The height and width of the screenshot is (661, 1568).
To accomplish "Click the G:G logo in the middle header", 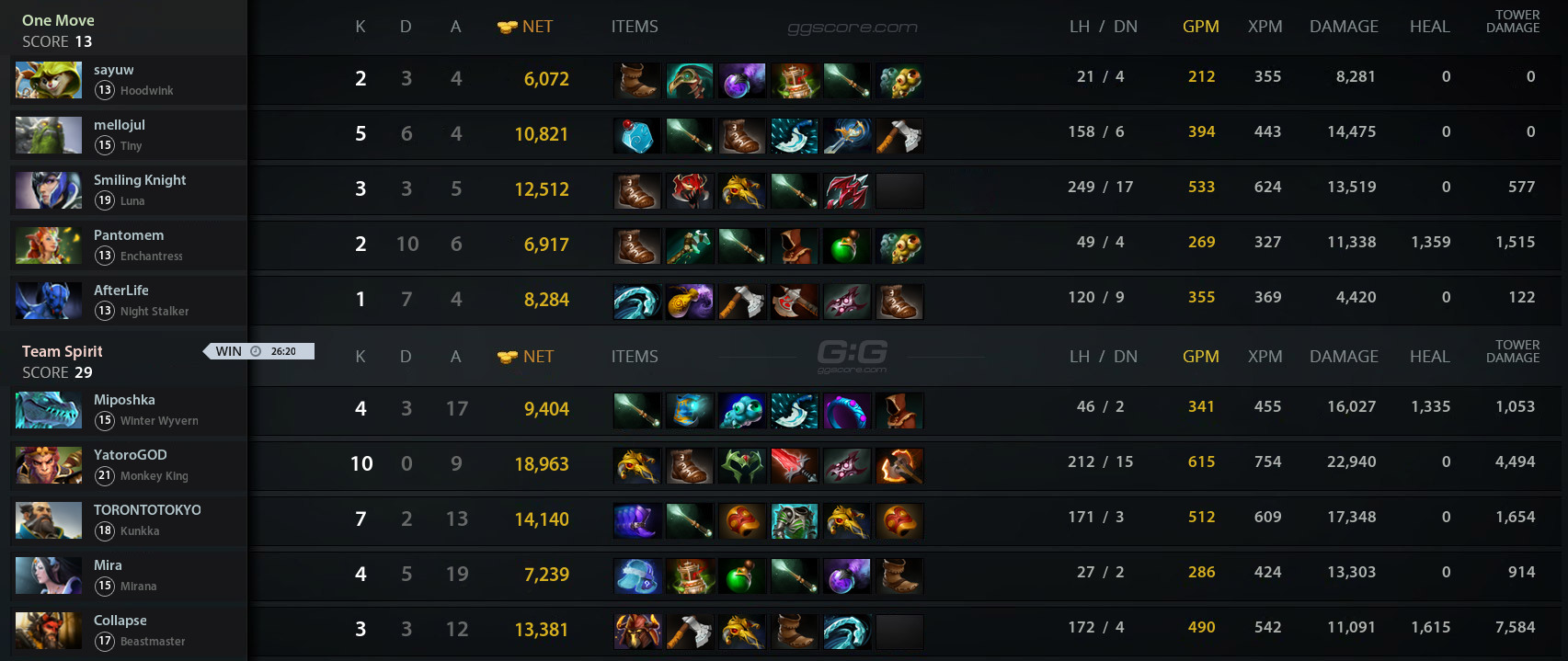I will coord(852,355).
